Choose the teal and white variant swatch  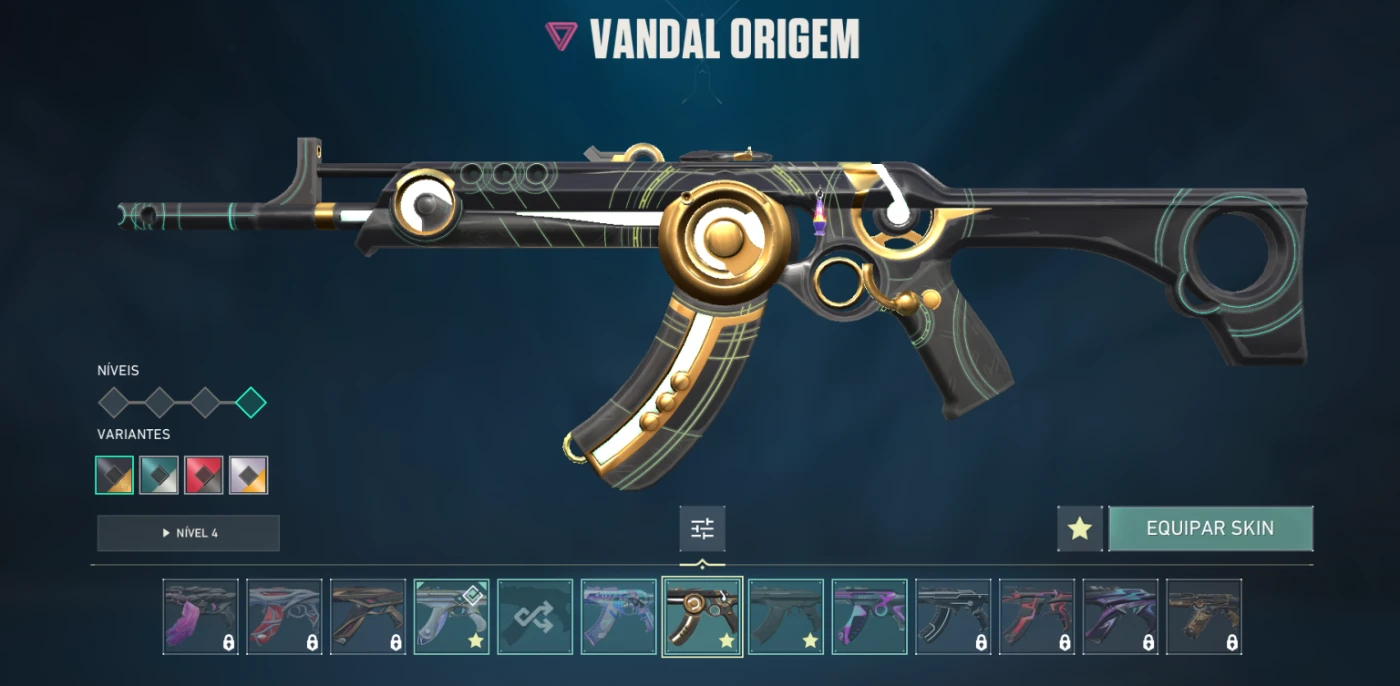point(159,475)
